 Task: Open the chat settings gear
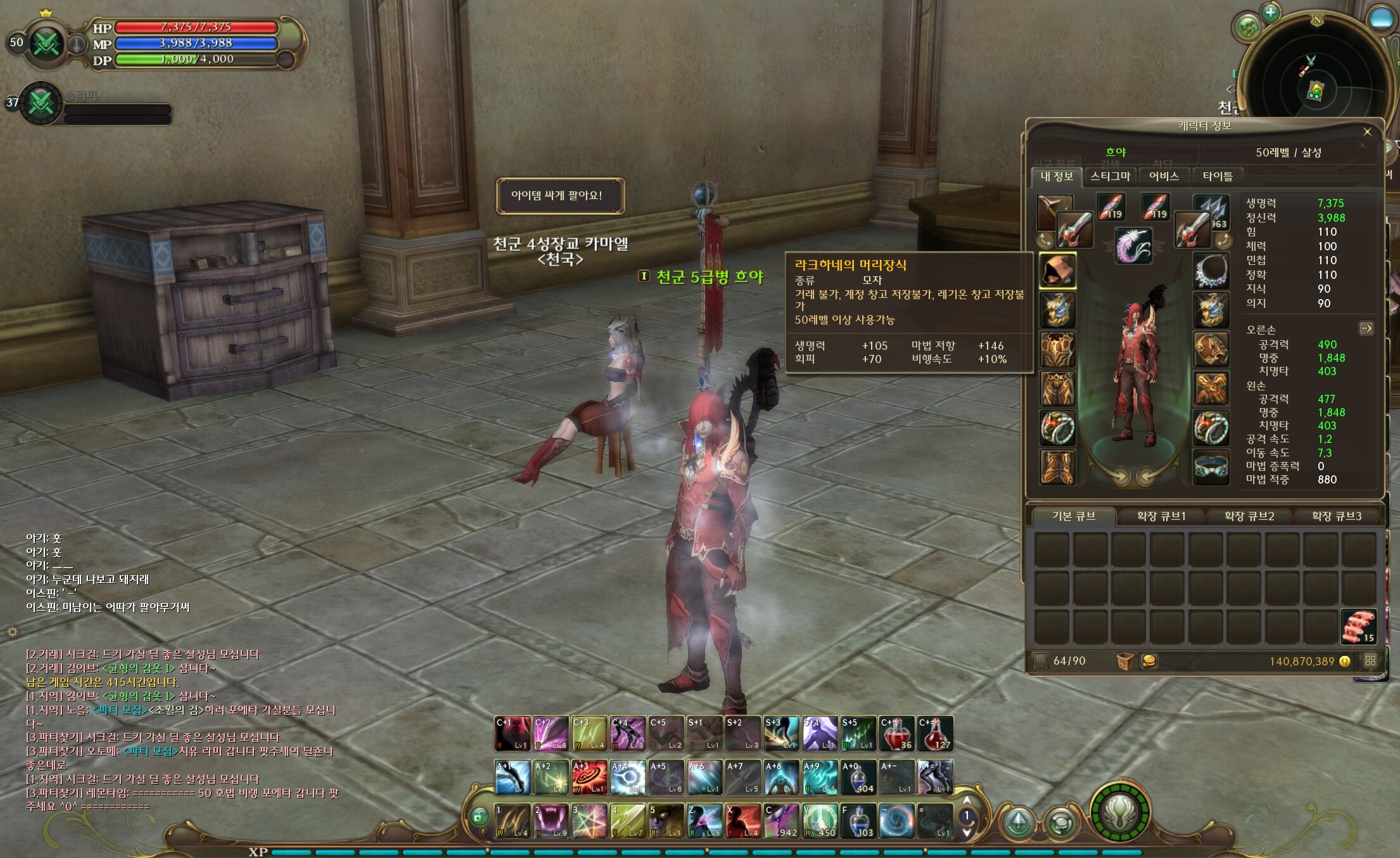pyautogui.click(x=12, y=631)
